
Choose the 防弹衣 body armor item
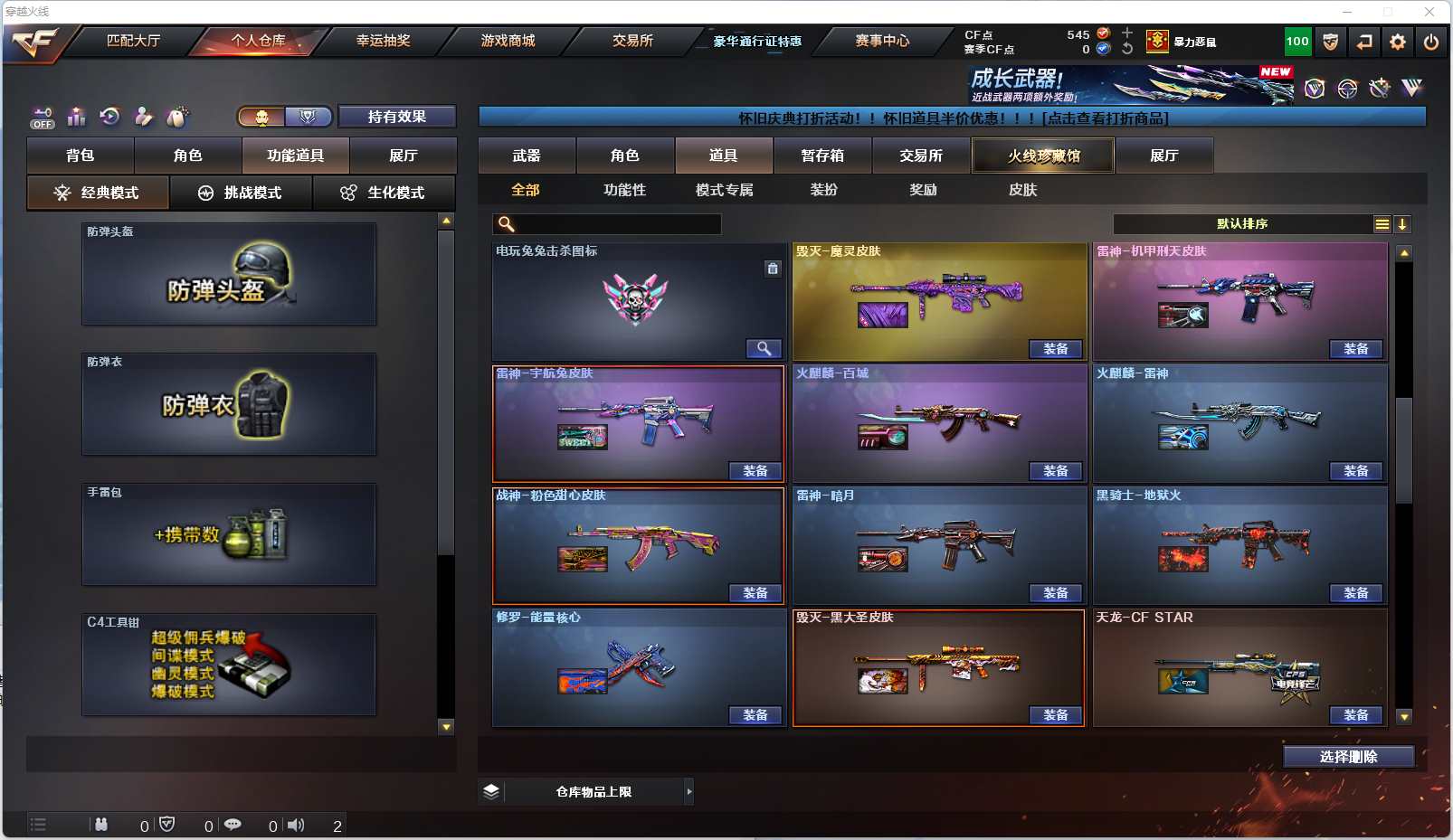[229, 404]
